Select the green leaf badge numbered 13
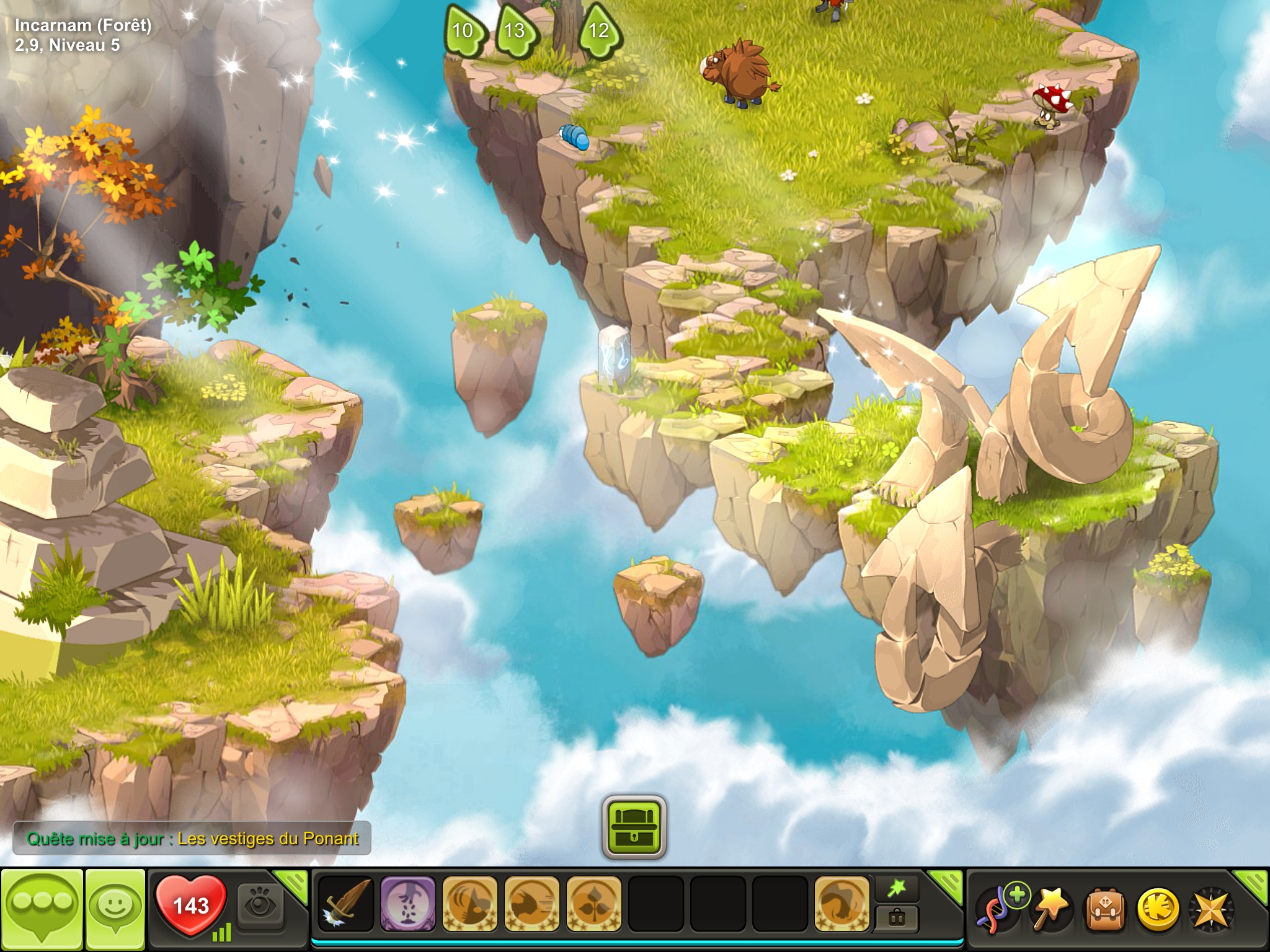Image resolution: width=1270 pixels, height=952 pixels. [515, 30]
